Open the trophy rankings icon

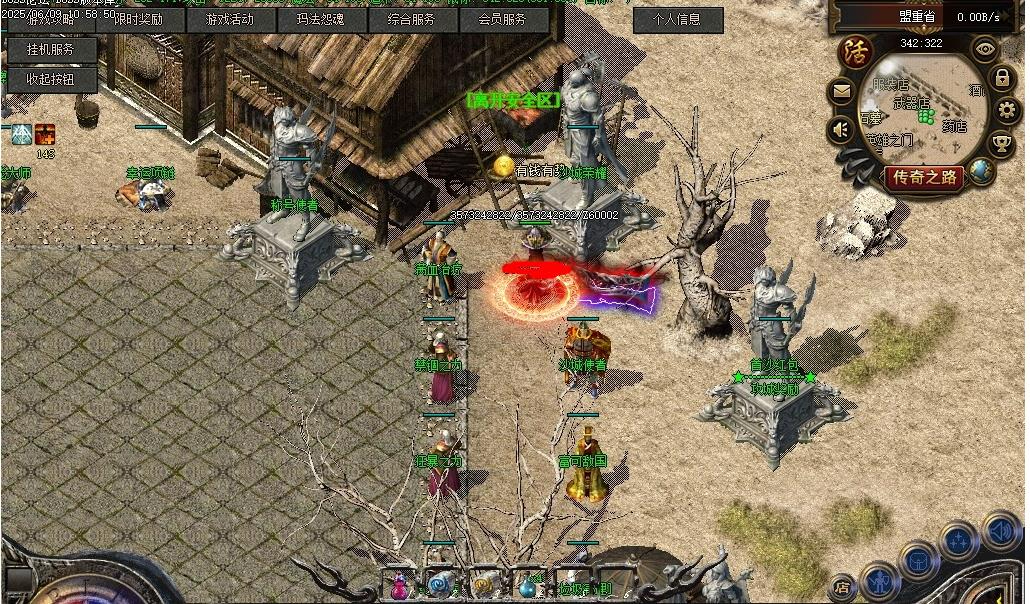1002,144
